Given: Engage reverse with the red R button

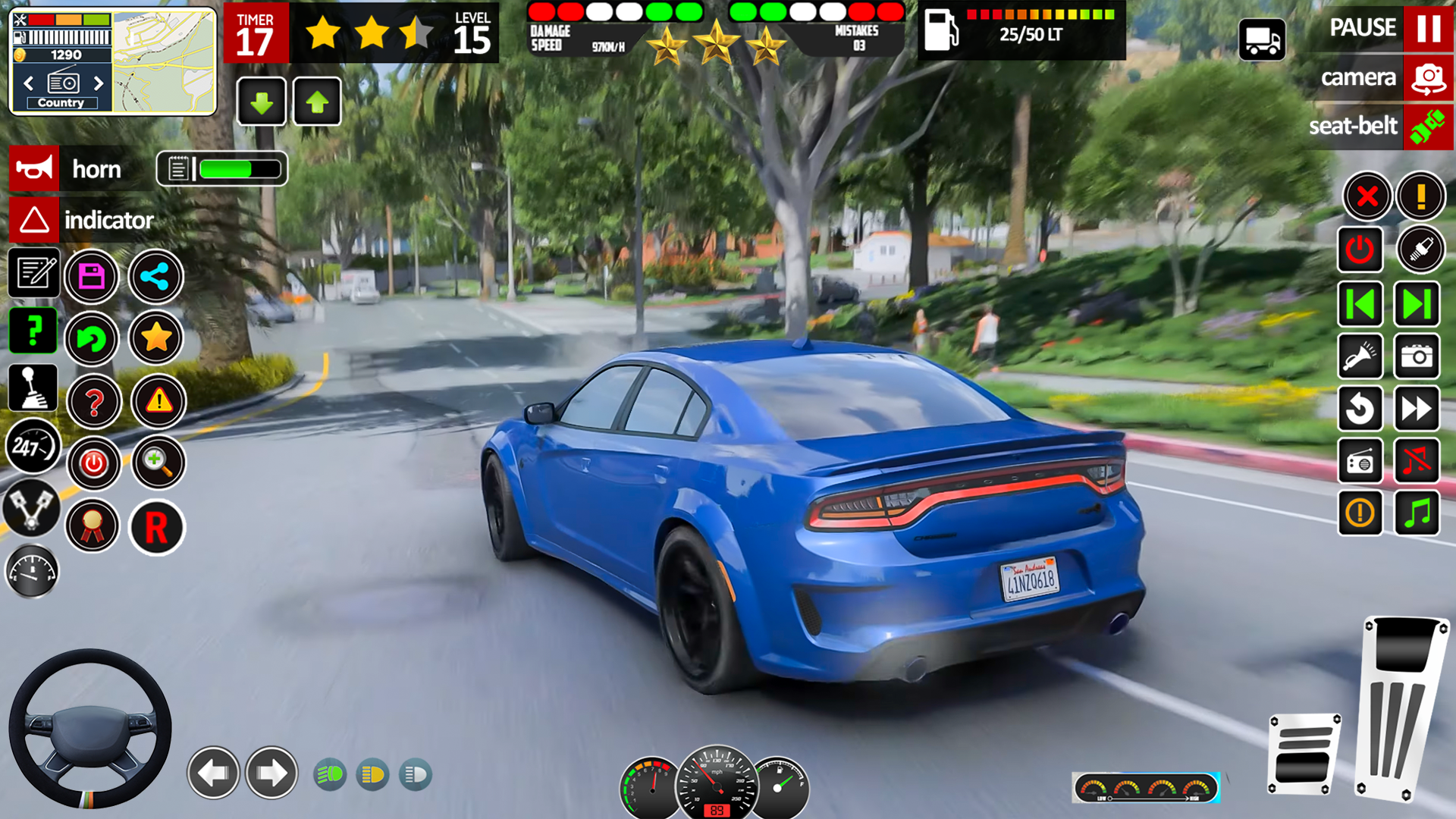Looking at the screenshot, I should point(156,528).
